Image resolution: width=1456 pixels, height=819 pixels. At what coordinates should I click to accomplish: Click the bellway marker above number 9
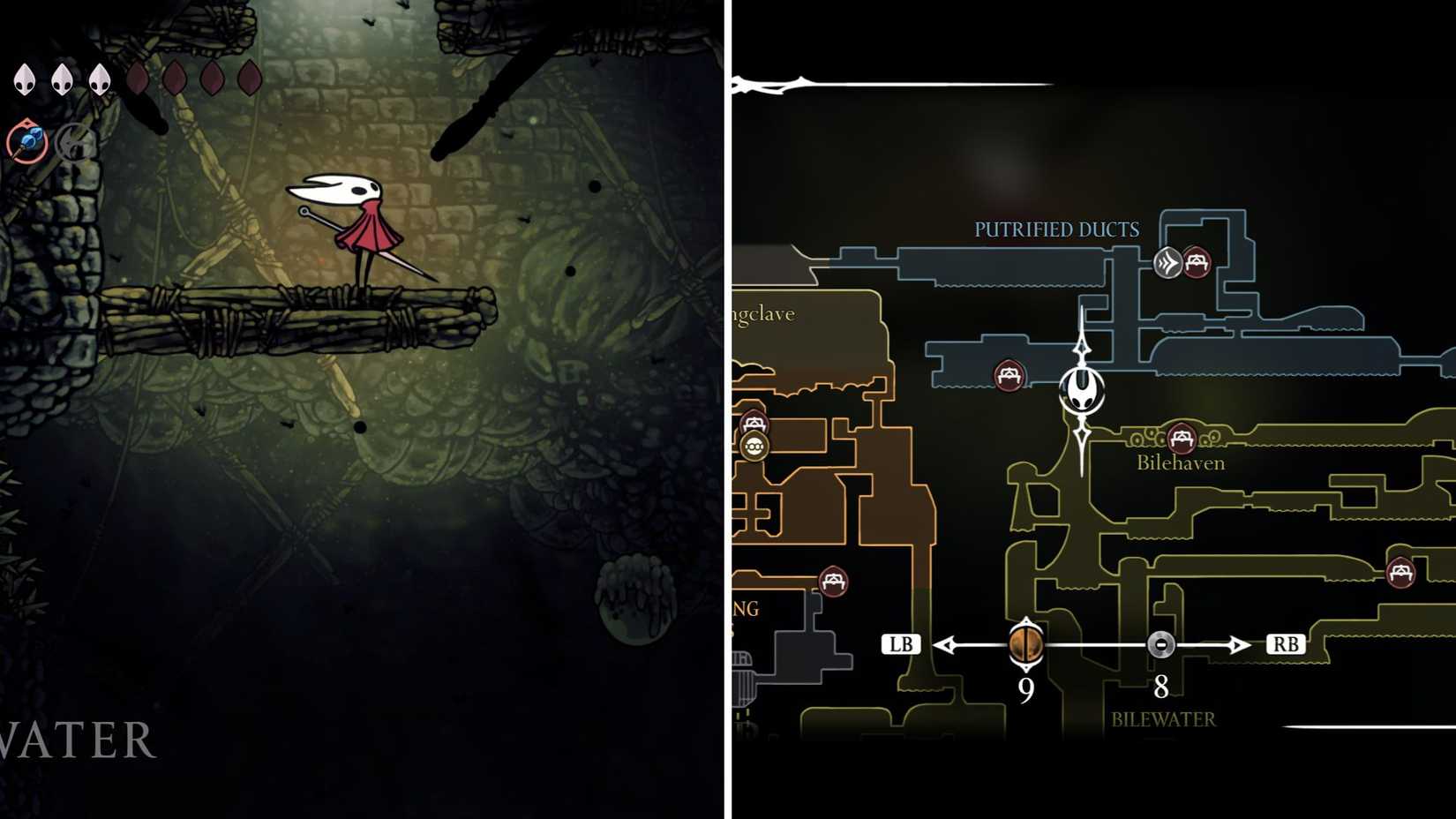tap(1025, 644)
